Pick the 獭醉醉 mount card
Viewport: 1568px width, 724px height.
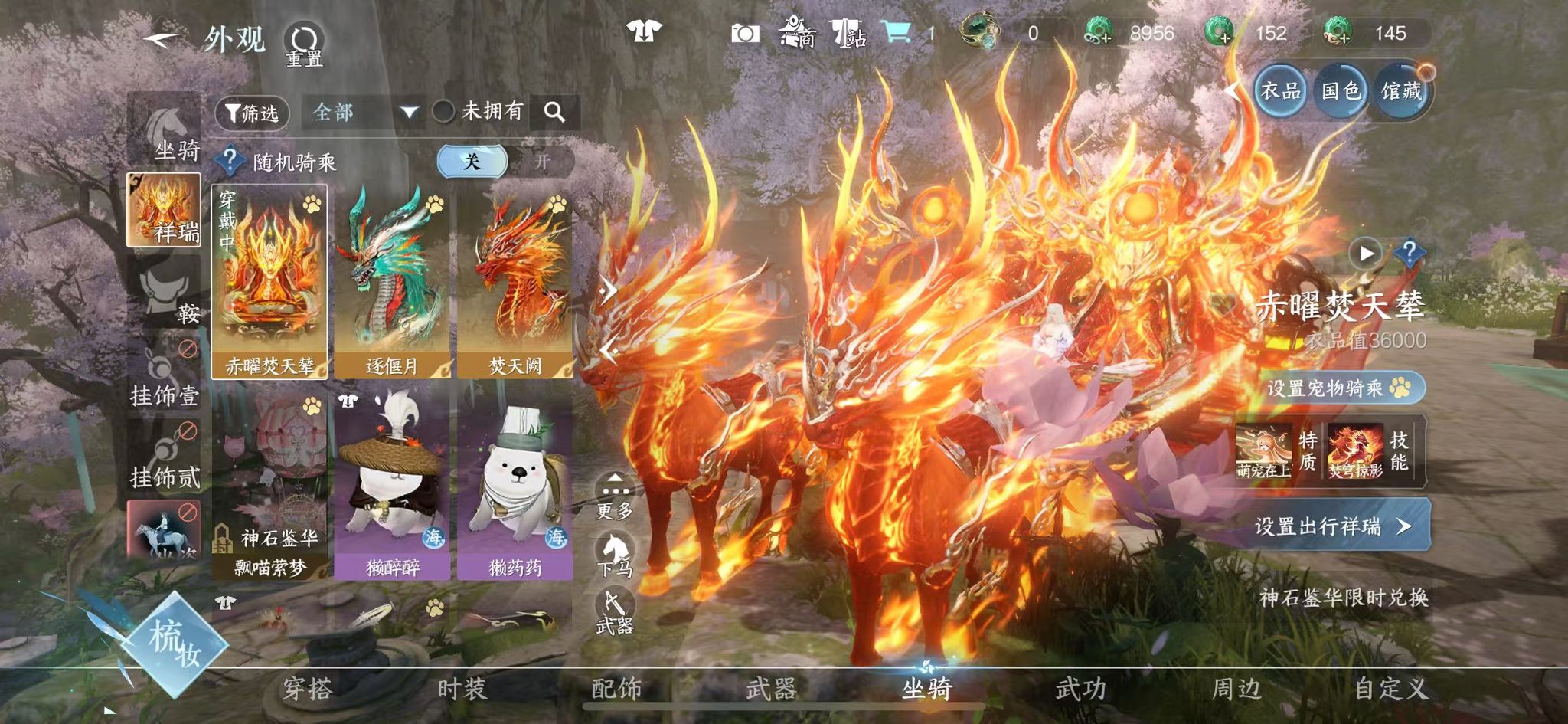pyautogui.click(x=392, y=483)
